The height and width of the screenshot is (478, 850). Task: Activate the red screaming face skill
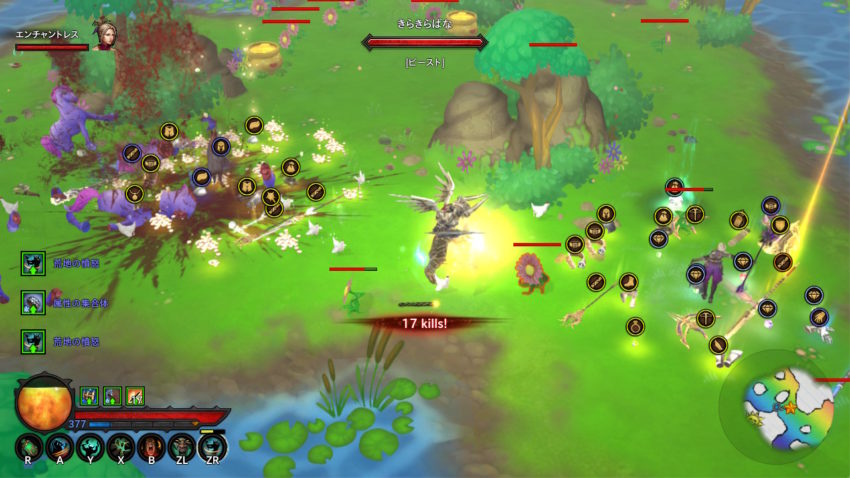151,446
